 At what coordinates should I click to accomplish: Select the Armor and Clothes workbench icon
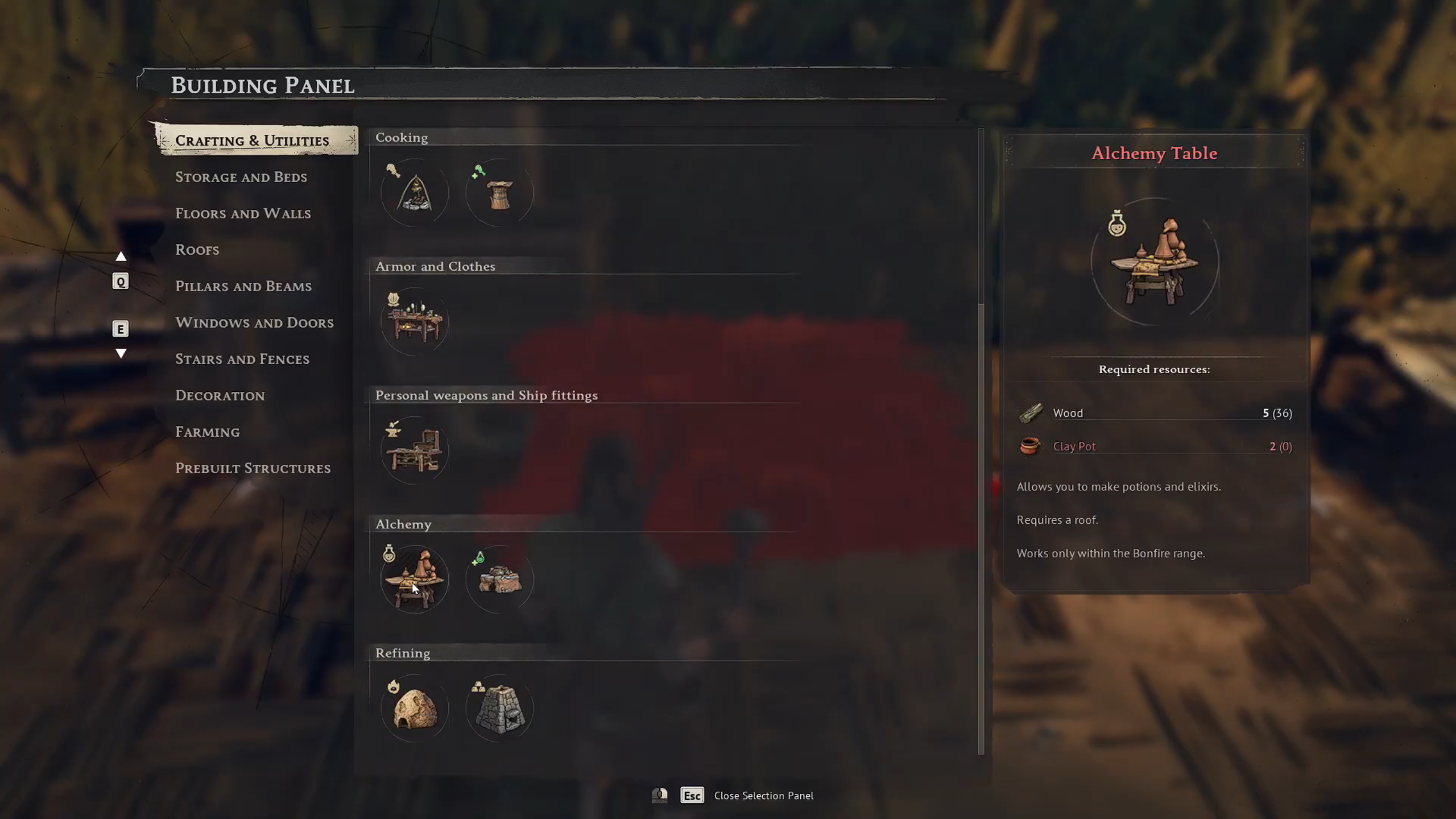coord(414,321)
